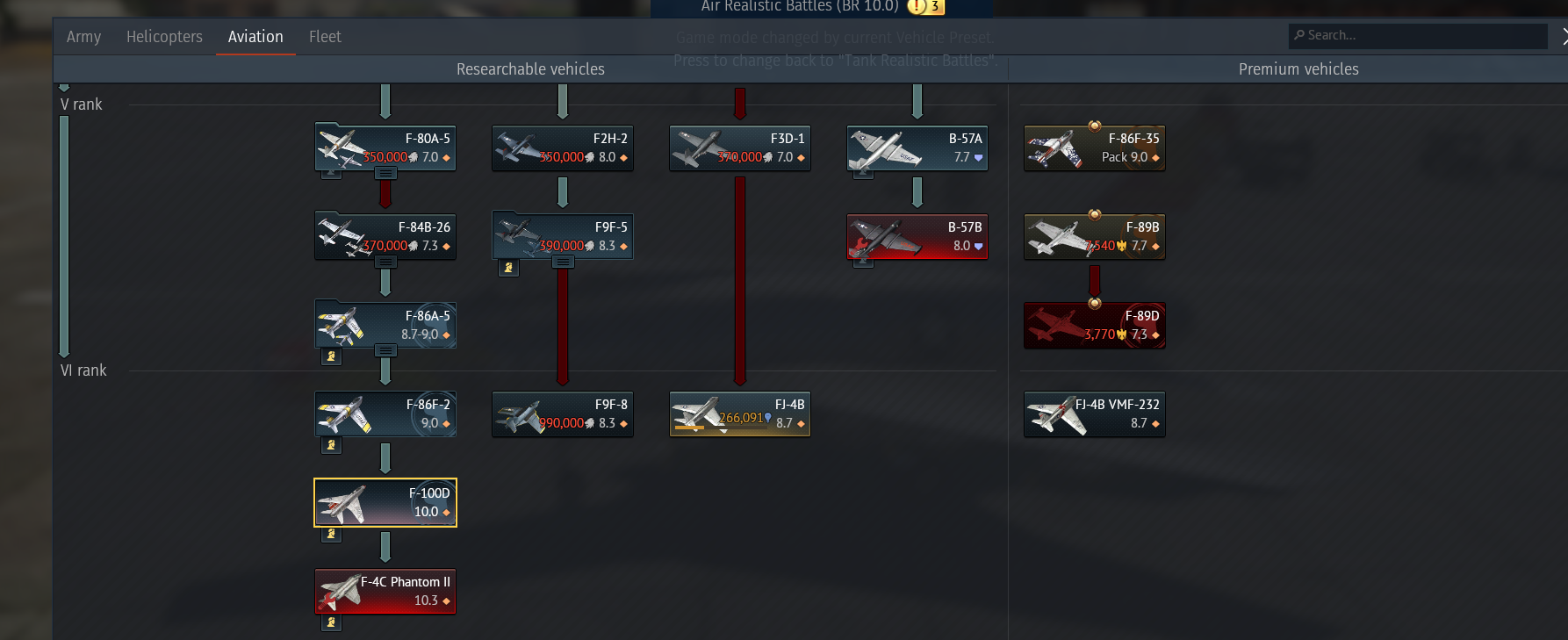
Task: Select the B-57B bomber
Action: coord(917,236)
